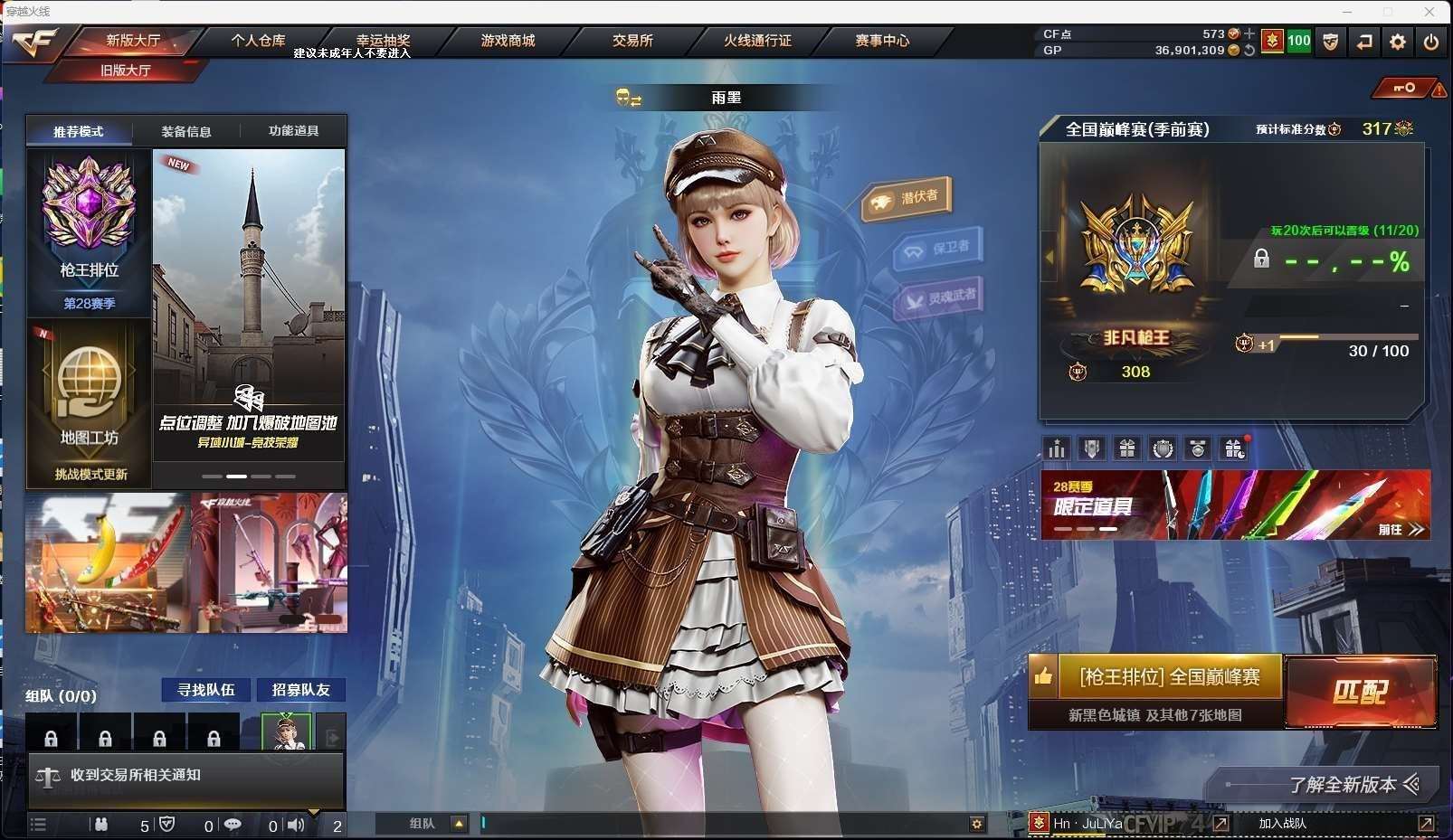
Task: Click the power icon to exit
Action: click(x=1430, y=42)
